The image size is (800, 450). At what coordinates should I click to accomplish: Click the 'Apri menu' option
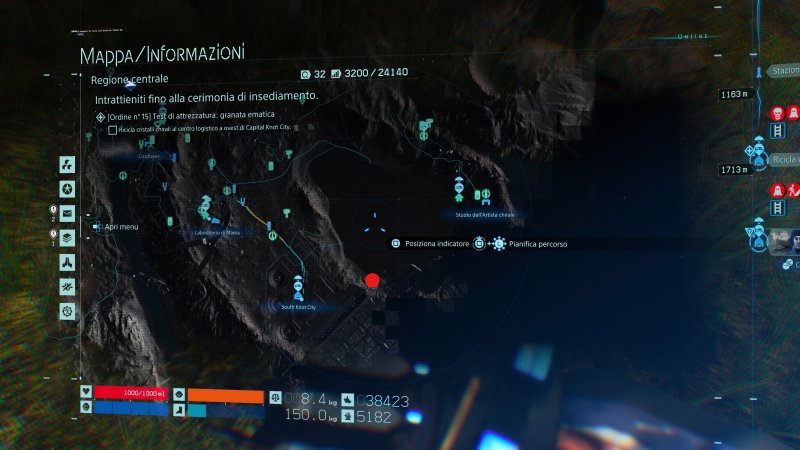pyautogui.click(x=120, y=227)
